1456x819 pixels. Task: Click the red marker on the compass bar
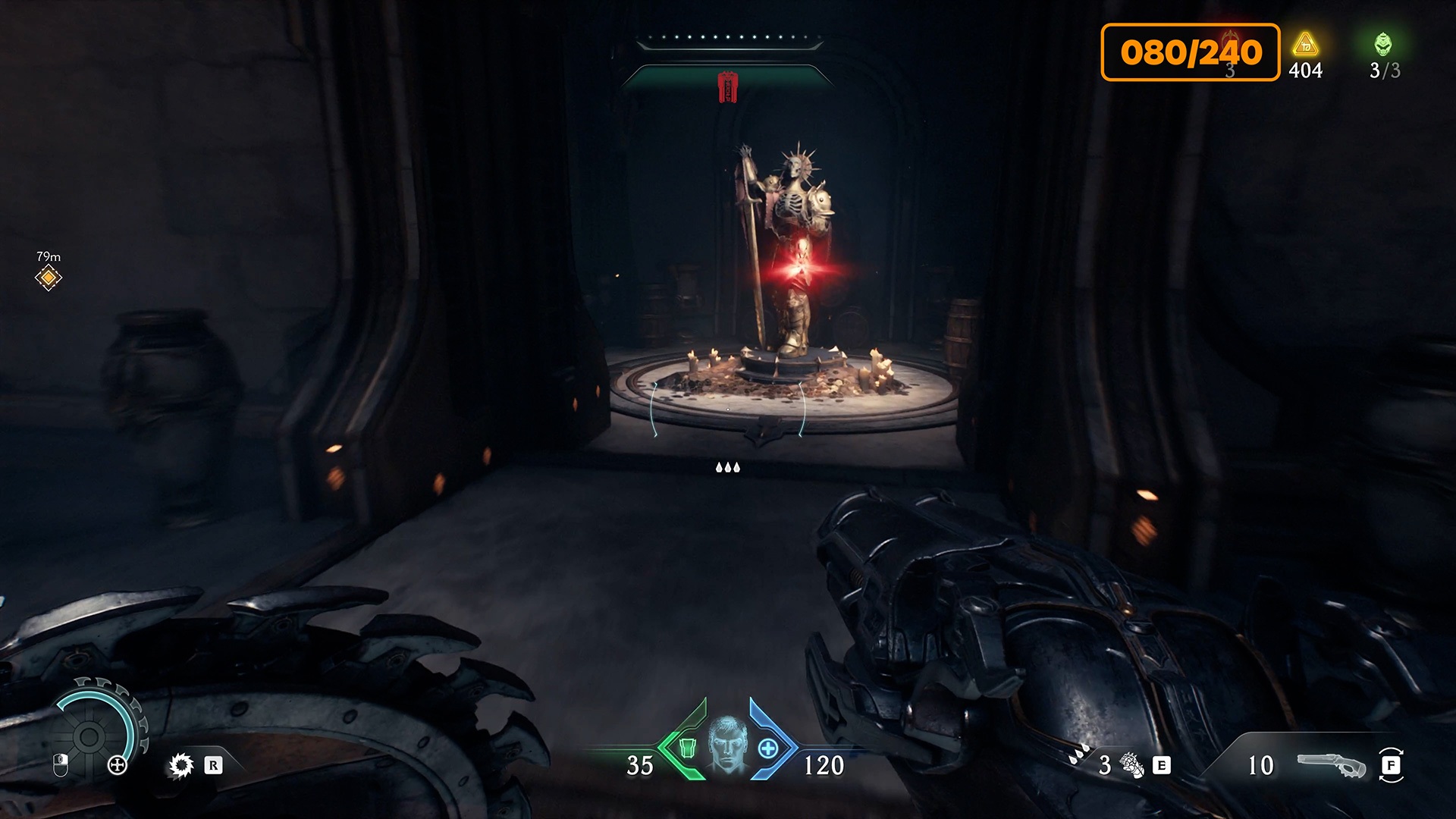coord(728,86)
